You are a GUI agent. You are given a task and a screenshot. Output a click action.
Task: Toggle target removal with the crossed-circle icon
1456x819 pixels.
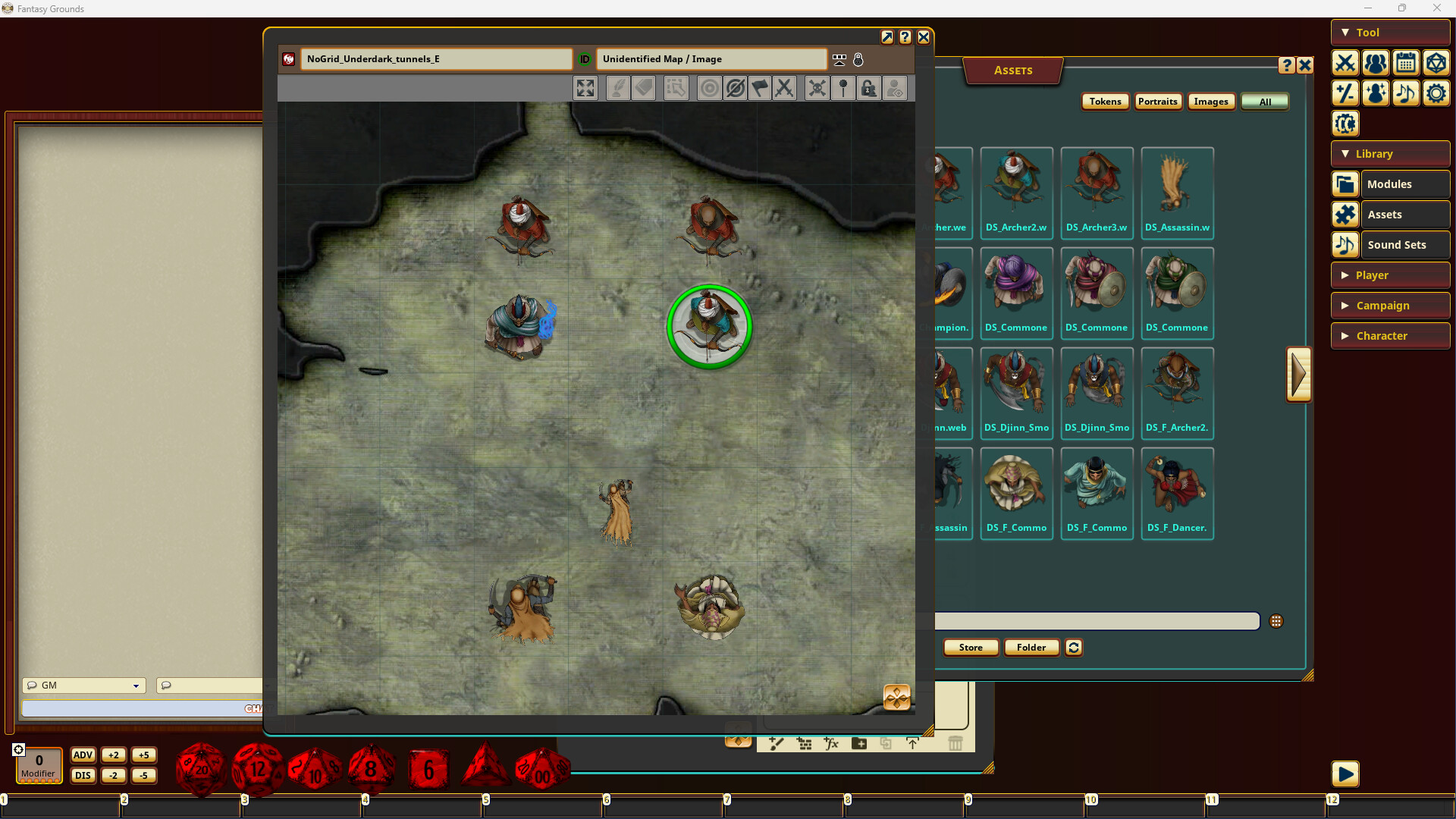(x=736, y=88)
